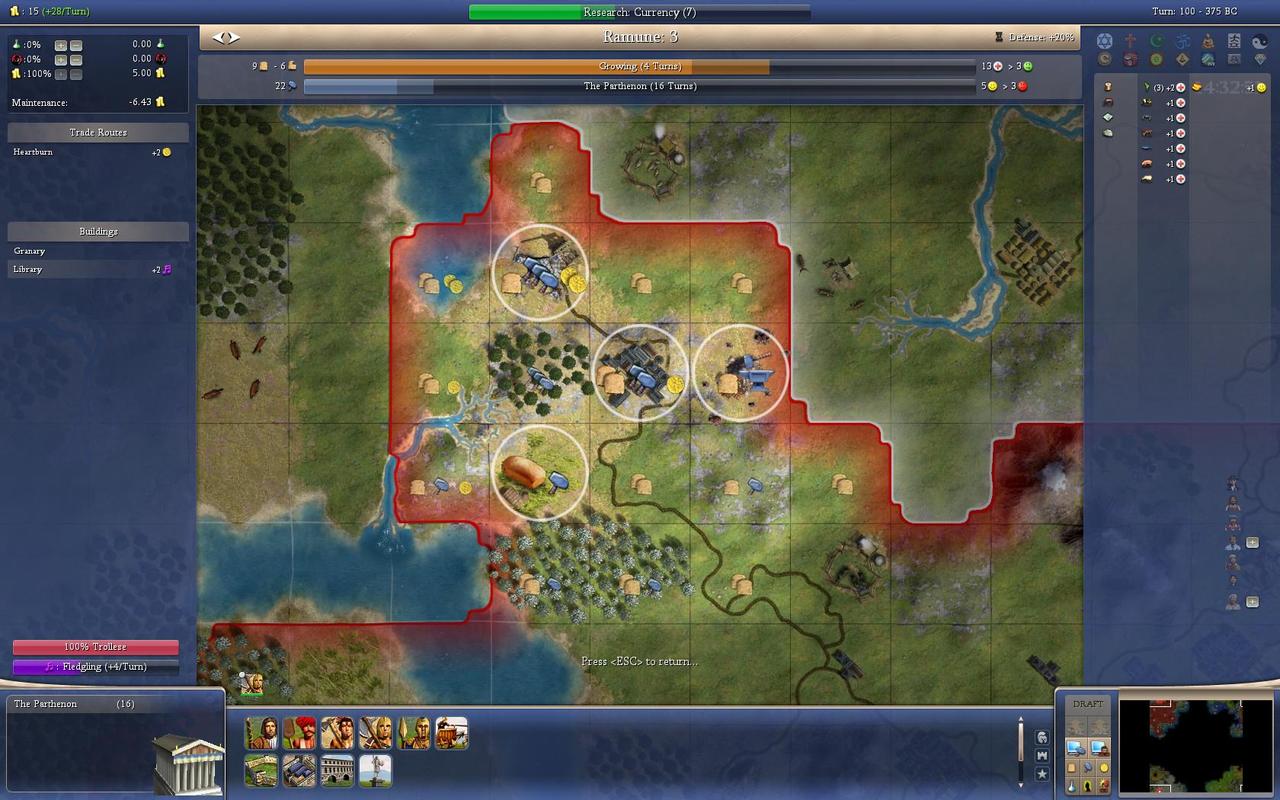This screenshot has width=1280, height=800.
Task: Emphasize food with the bread icon
Action: pos(1072,767)
